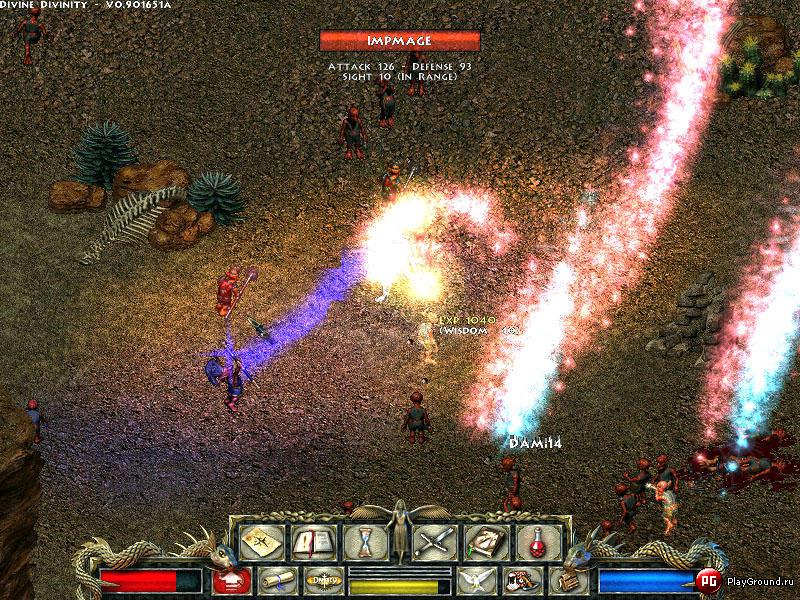Click the hourglass pause button
Viewport: 800px width, 600px height.
click(364, 542)
